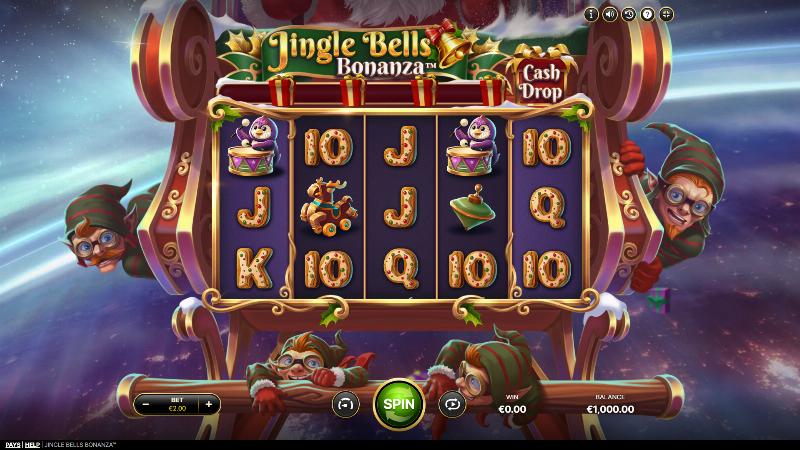
Task: Open the Cash Drop feature
Action: (x=542, y=76)
